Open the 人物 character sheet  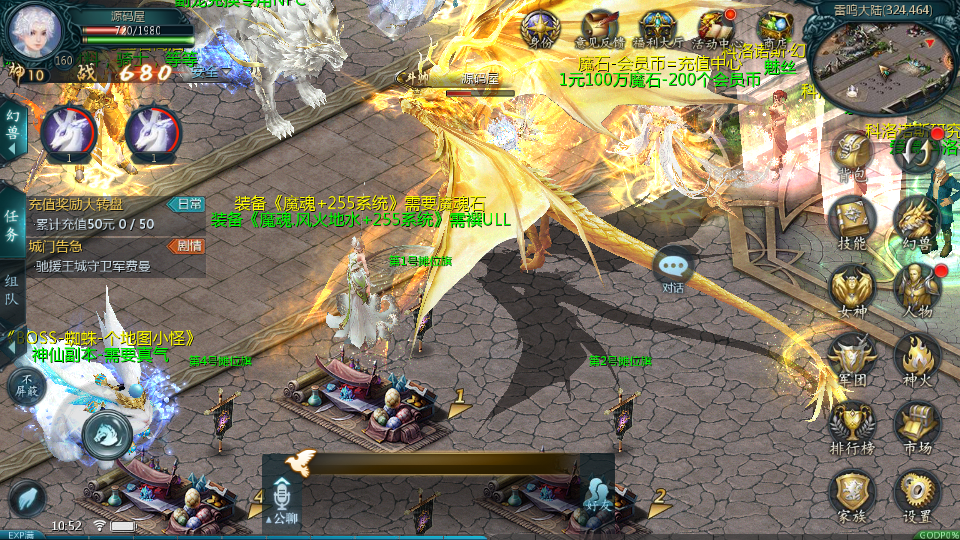tap(916, 288)
